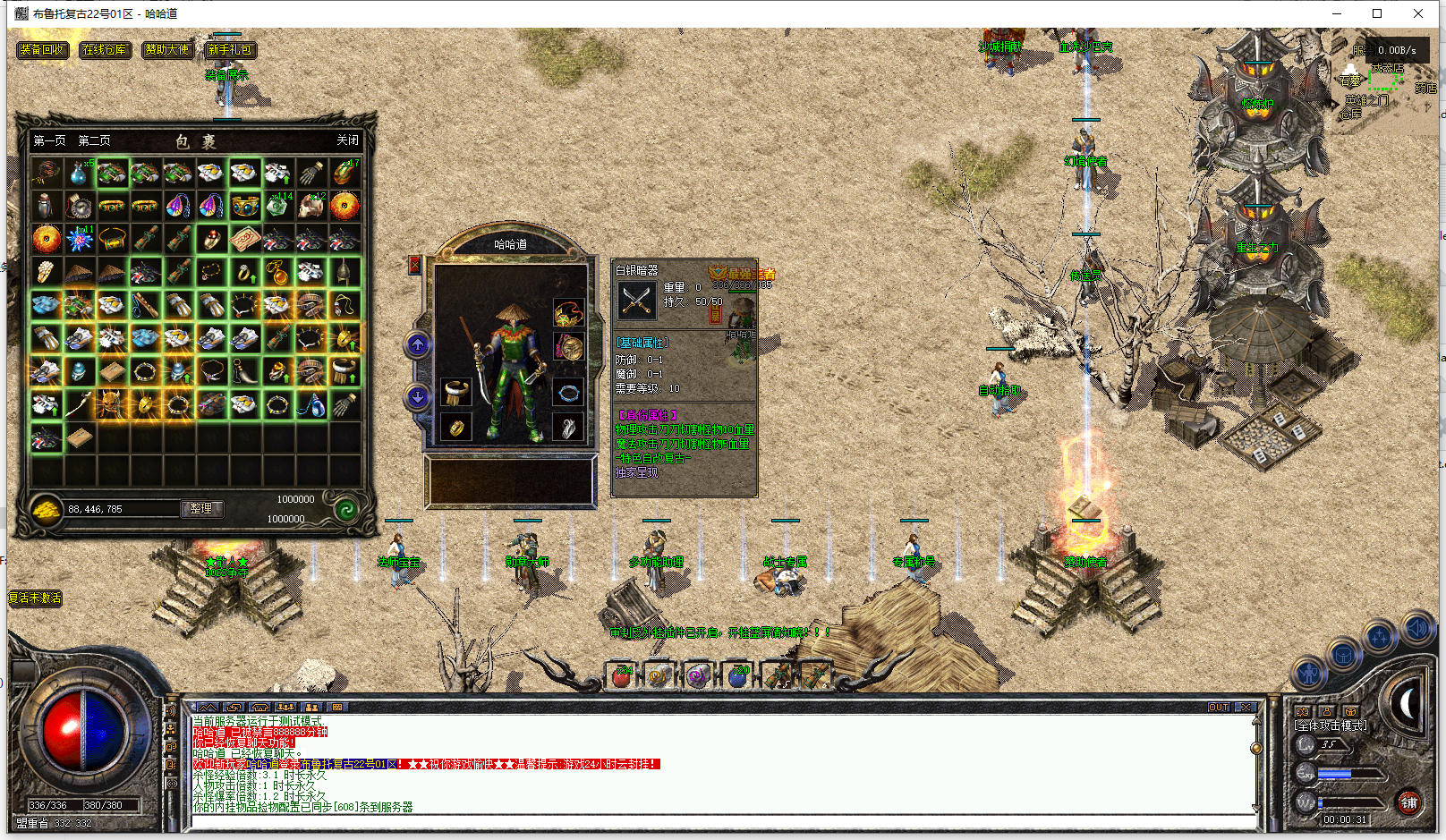Image resolution: width=1446 pixels, height=840 pixels.
Task: Select the blue potion flask stacked x5
Action: point(79,174)
